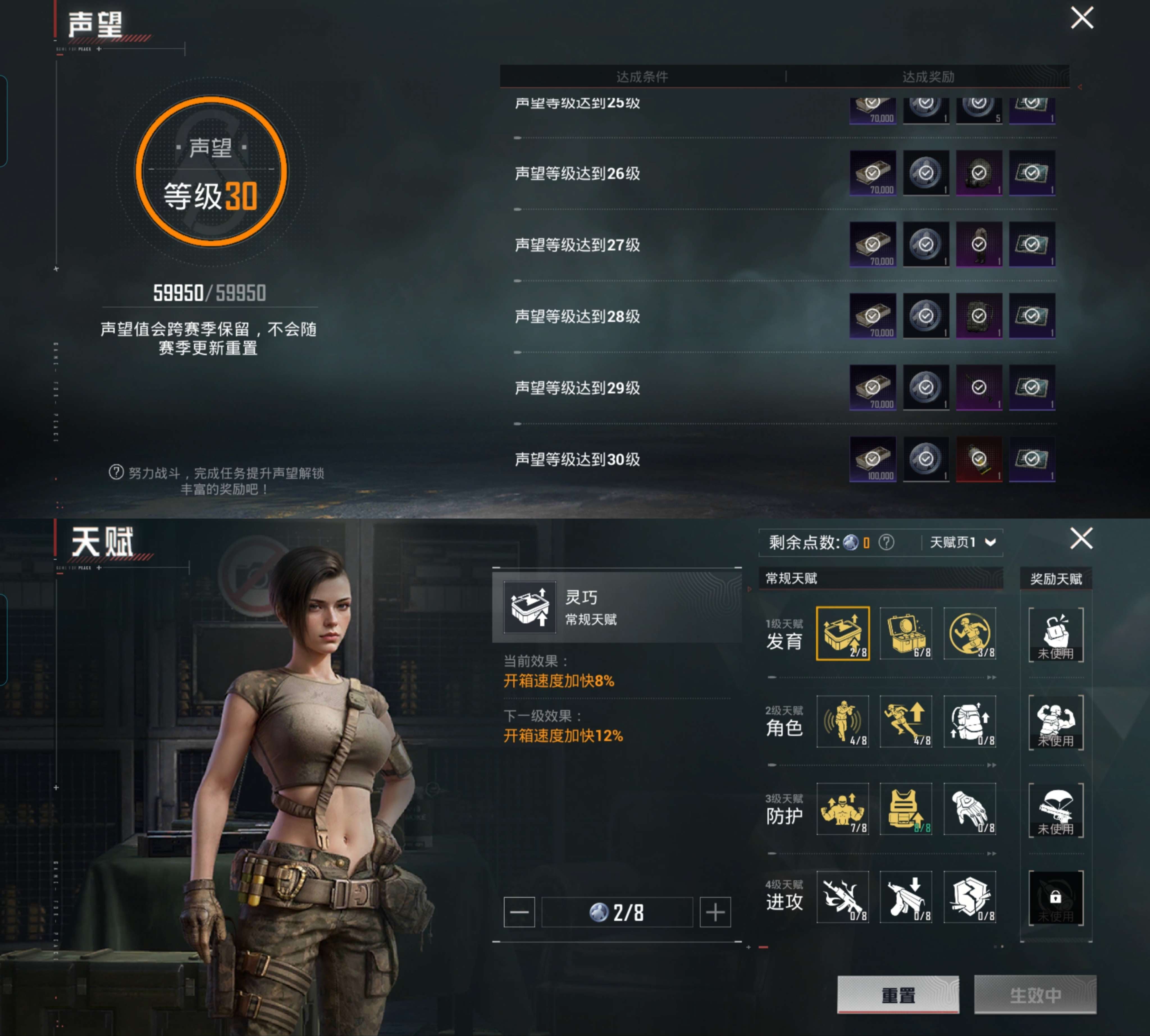Increase talent points with the plus stepper
Viewport: 1150px width, 1036px height.
(x=715, y=912)
